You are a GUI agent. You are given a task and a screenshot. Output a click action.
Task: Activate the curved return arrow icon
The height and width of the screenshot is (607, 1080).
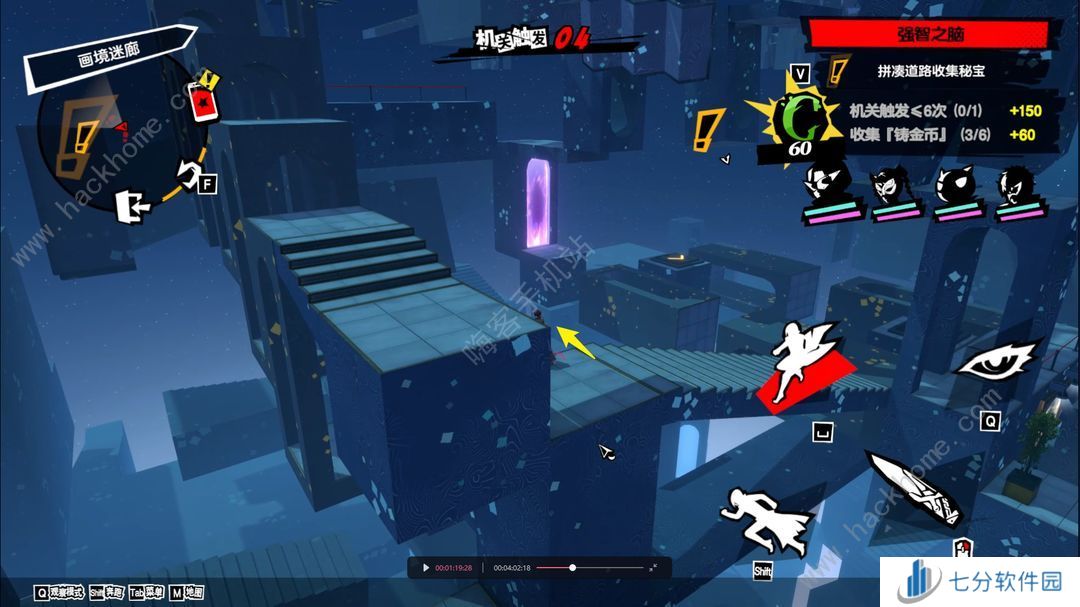189,174
